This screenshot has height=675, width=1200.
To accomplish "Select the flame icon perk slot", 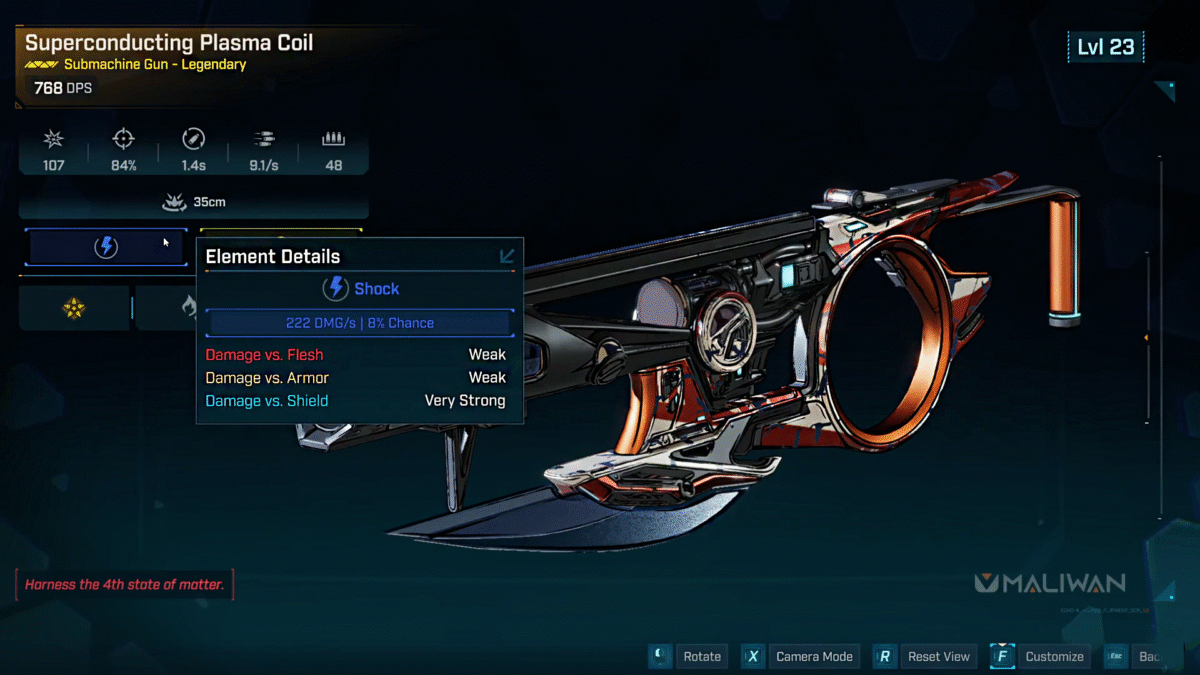I will pyautogui.click(x=187, y=308).
